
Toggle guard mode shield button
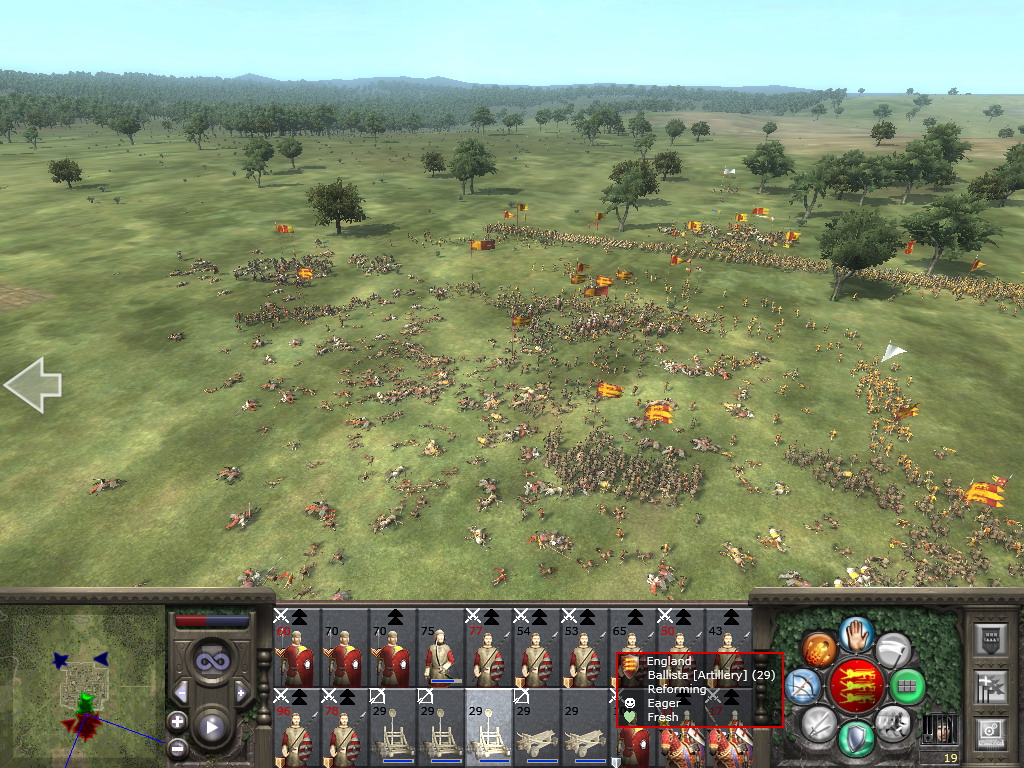pos(857,738)
